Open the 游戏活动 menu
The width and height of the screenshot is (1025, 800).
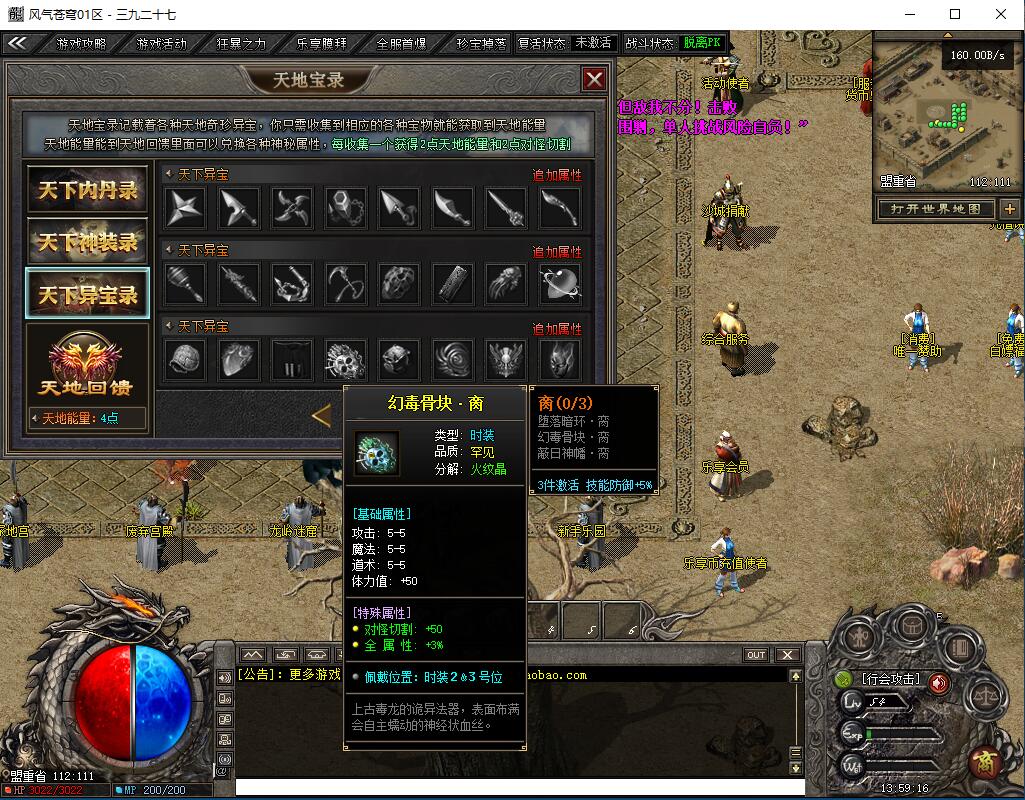[x=161, y=44]
